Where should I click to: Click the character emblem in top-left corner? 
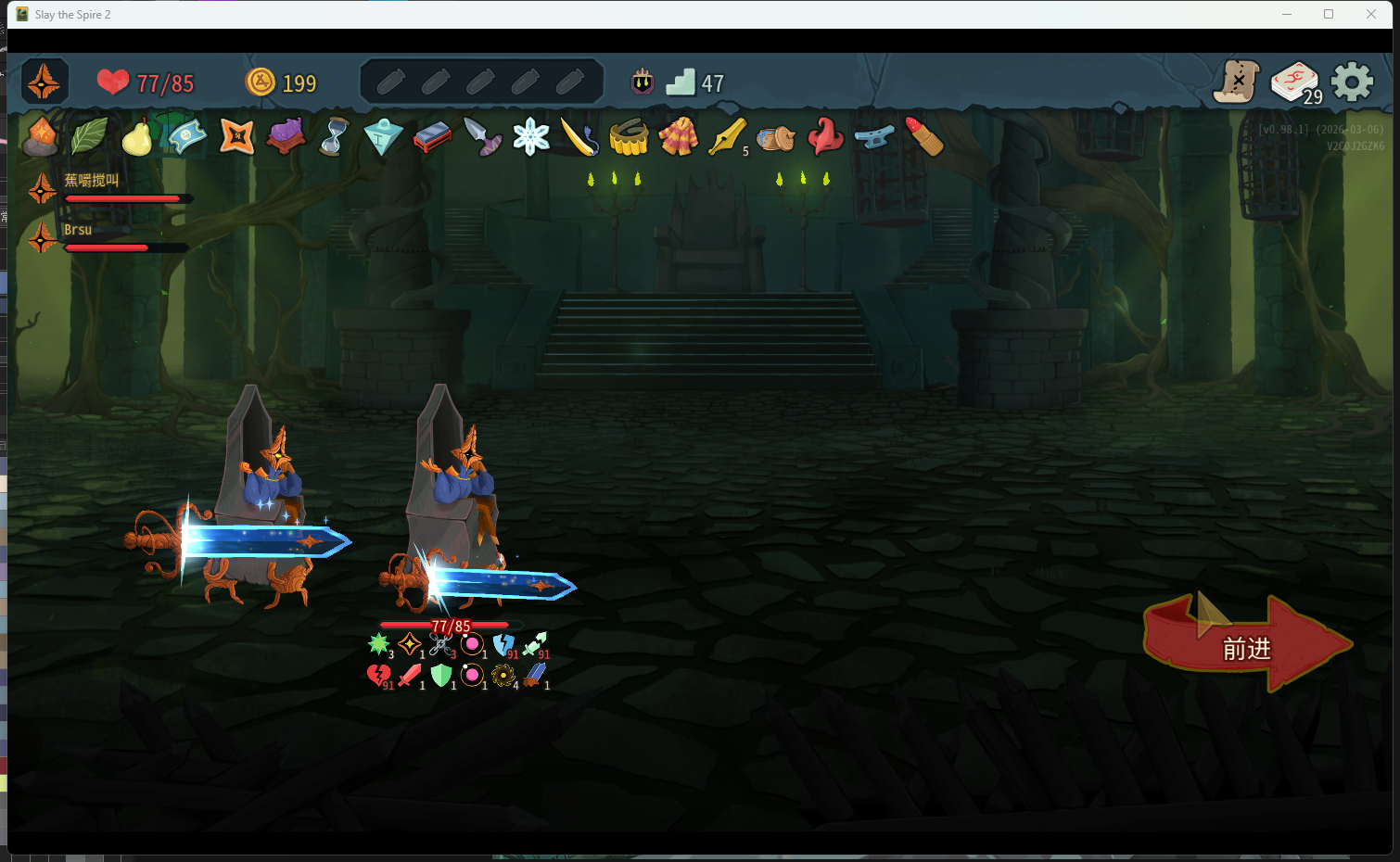click(x=45, y=82)
